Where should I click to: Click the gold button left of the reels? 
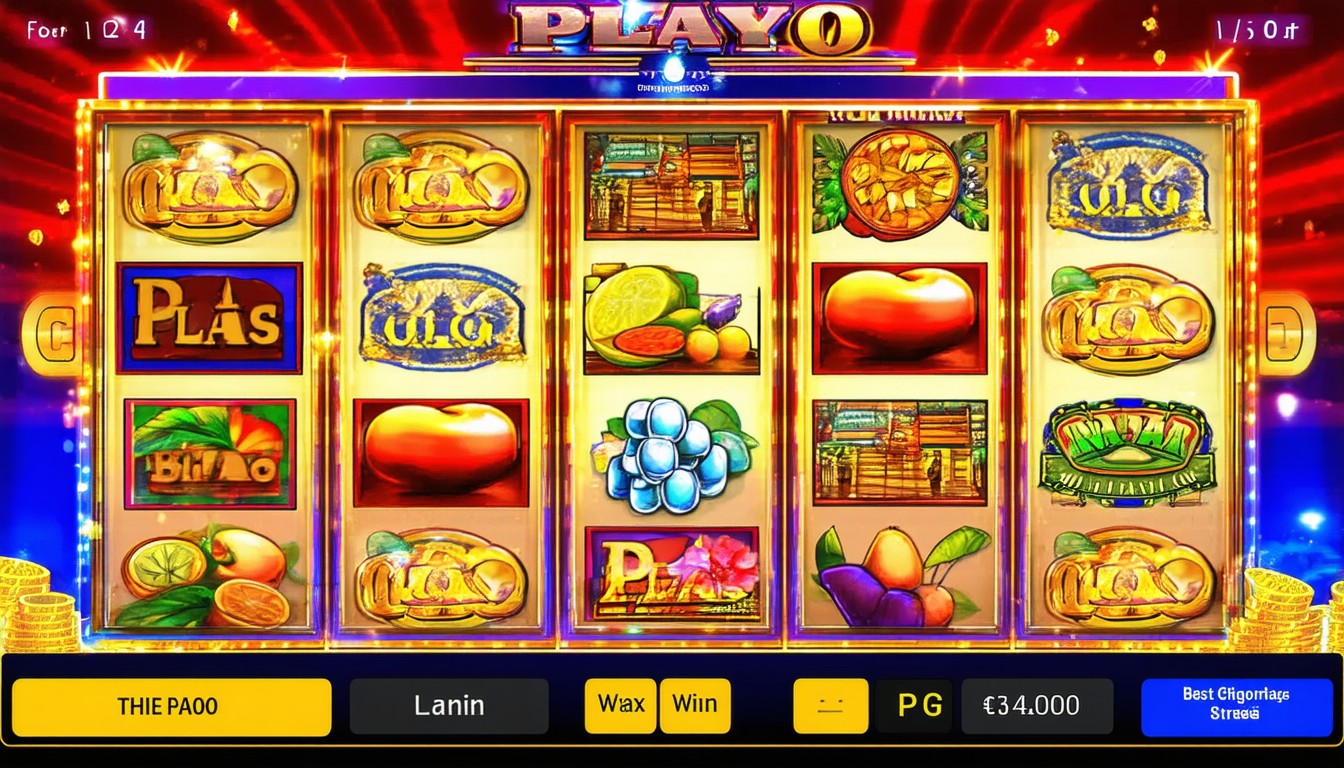pyautogui.click(x=50, y=334)
